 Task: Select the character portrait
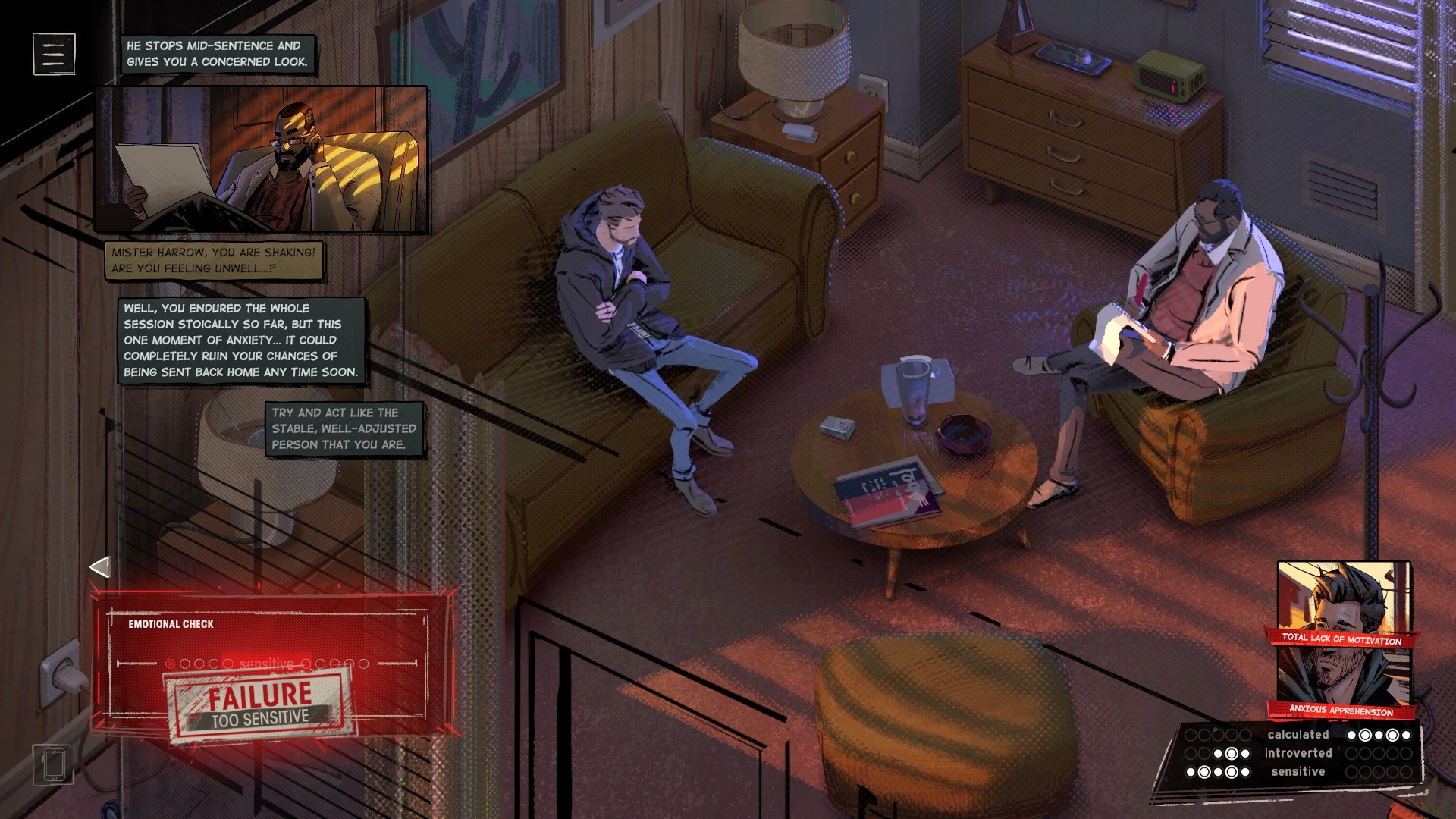coord(1342,638)
